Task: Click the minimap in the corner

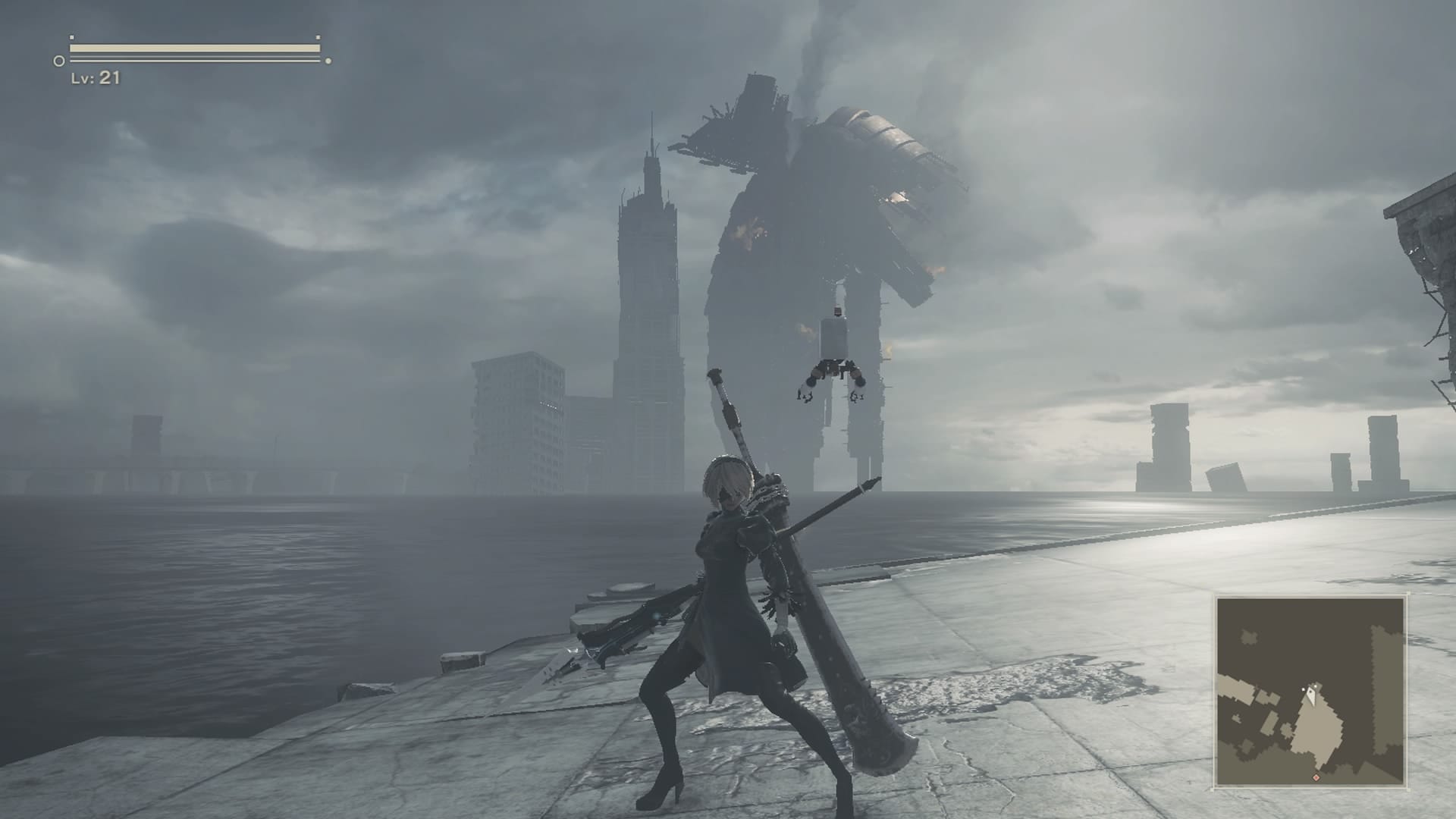Action: click(1310, 691)
